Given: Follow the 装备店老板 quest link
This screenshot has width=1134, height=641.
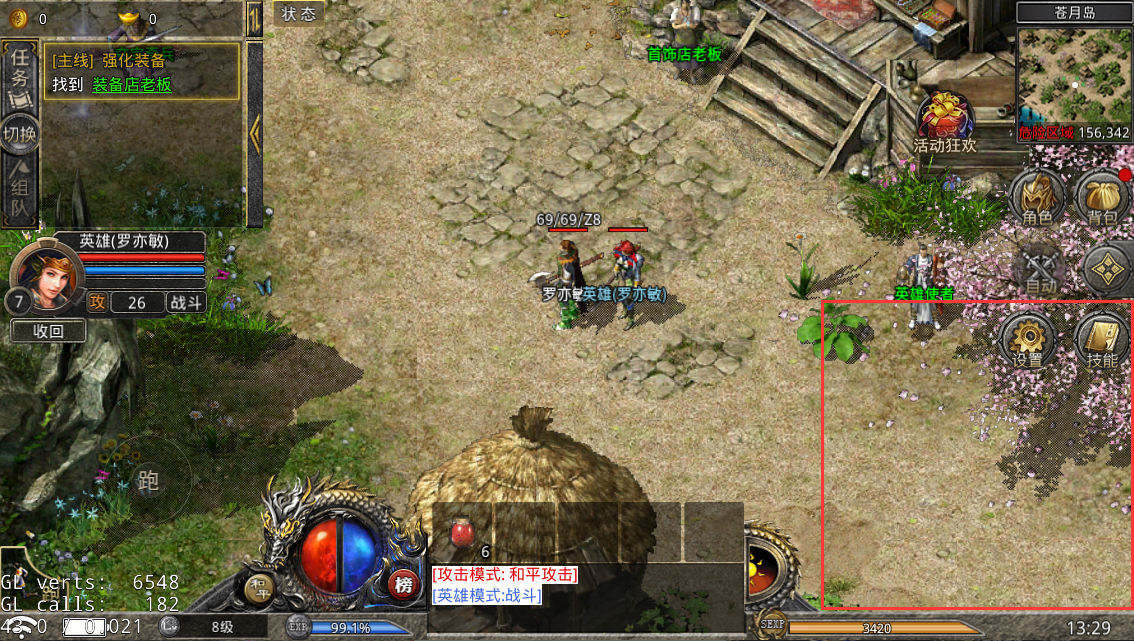Looking at the screenshot, I should point(132,85).
